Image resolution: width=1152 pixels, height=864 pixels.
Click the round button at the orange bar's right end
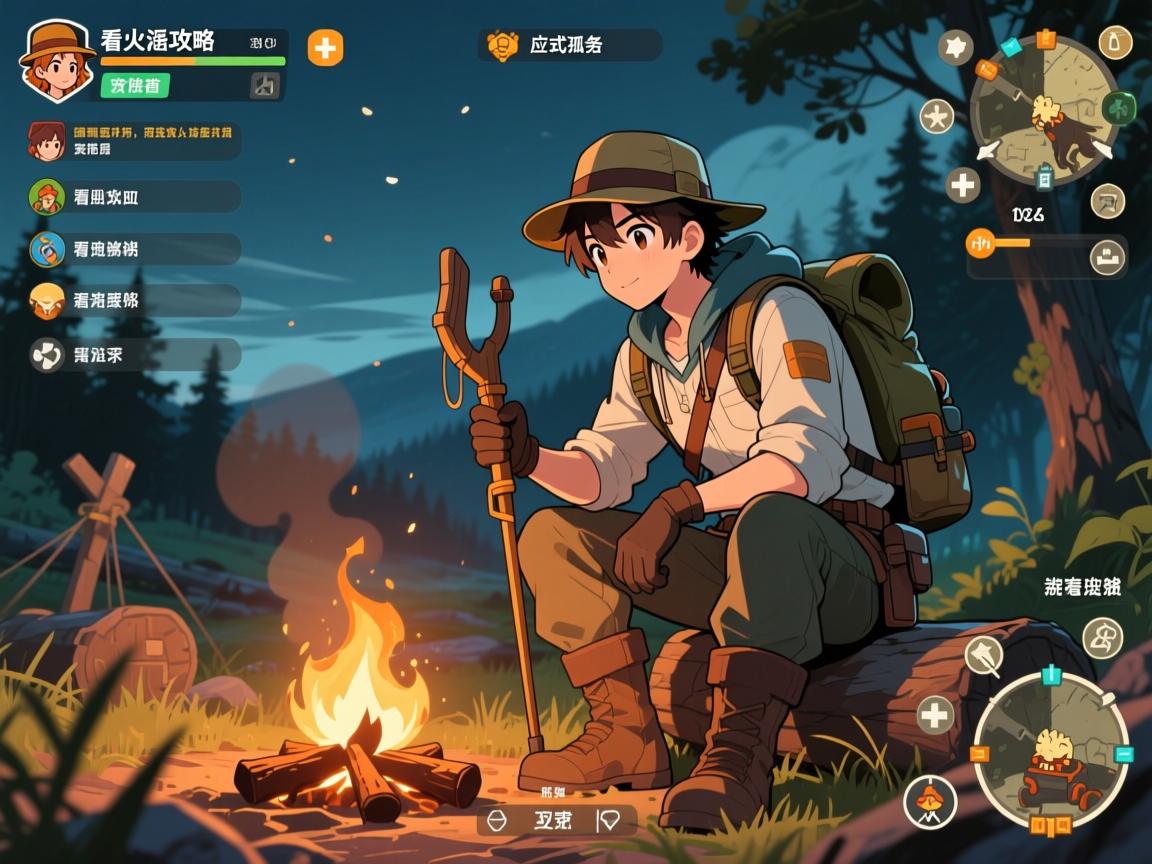1107,256
